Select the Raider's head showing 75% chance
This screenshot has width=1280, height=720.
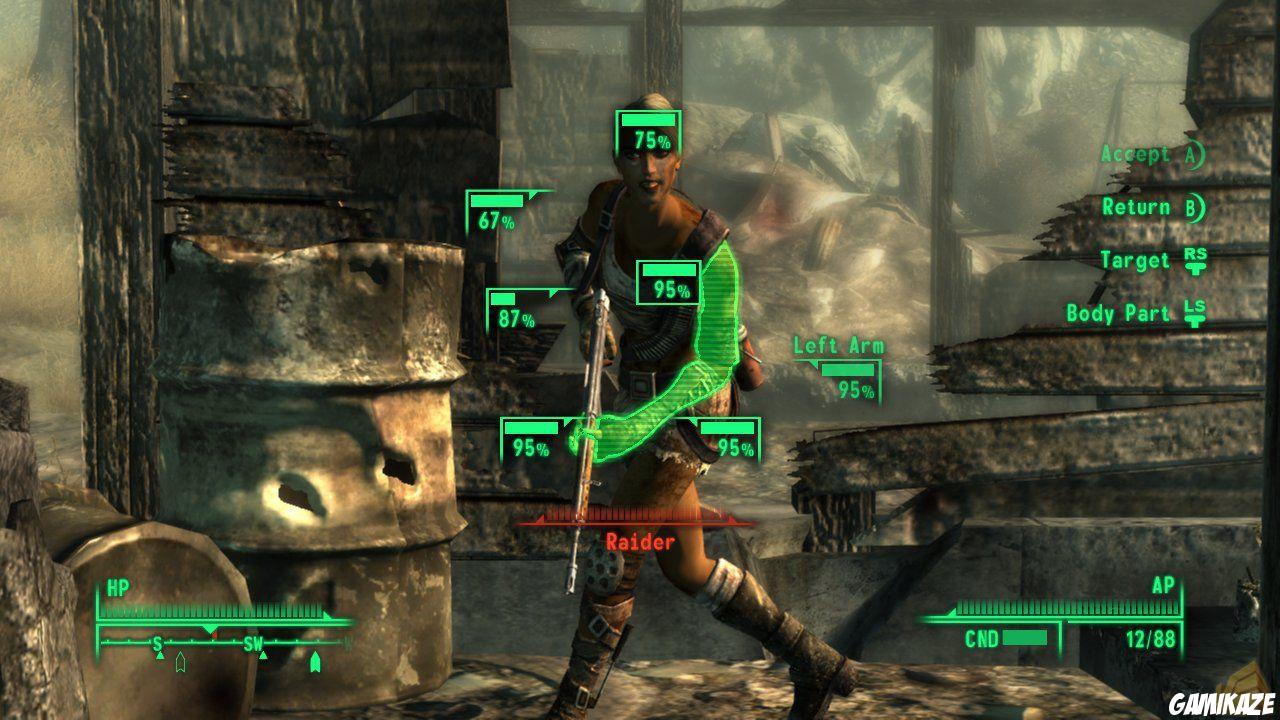[x=648, y=129]
